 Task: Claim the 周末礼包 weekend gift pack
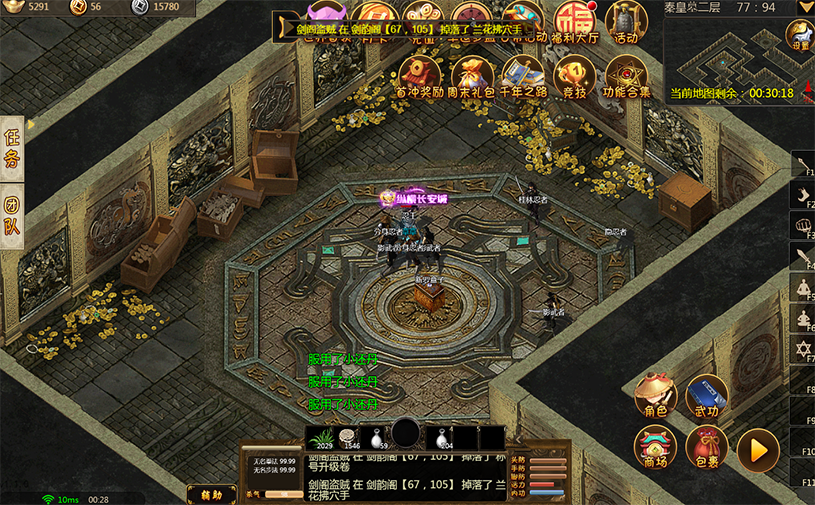click(x=472, y=75)
